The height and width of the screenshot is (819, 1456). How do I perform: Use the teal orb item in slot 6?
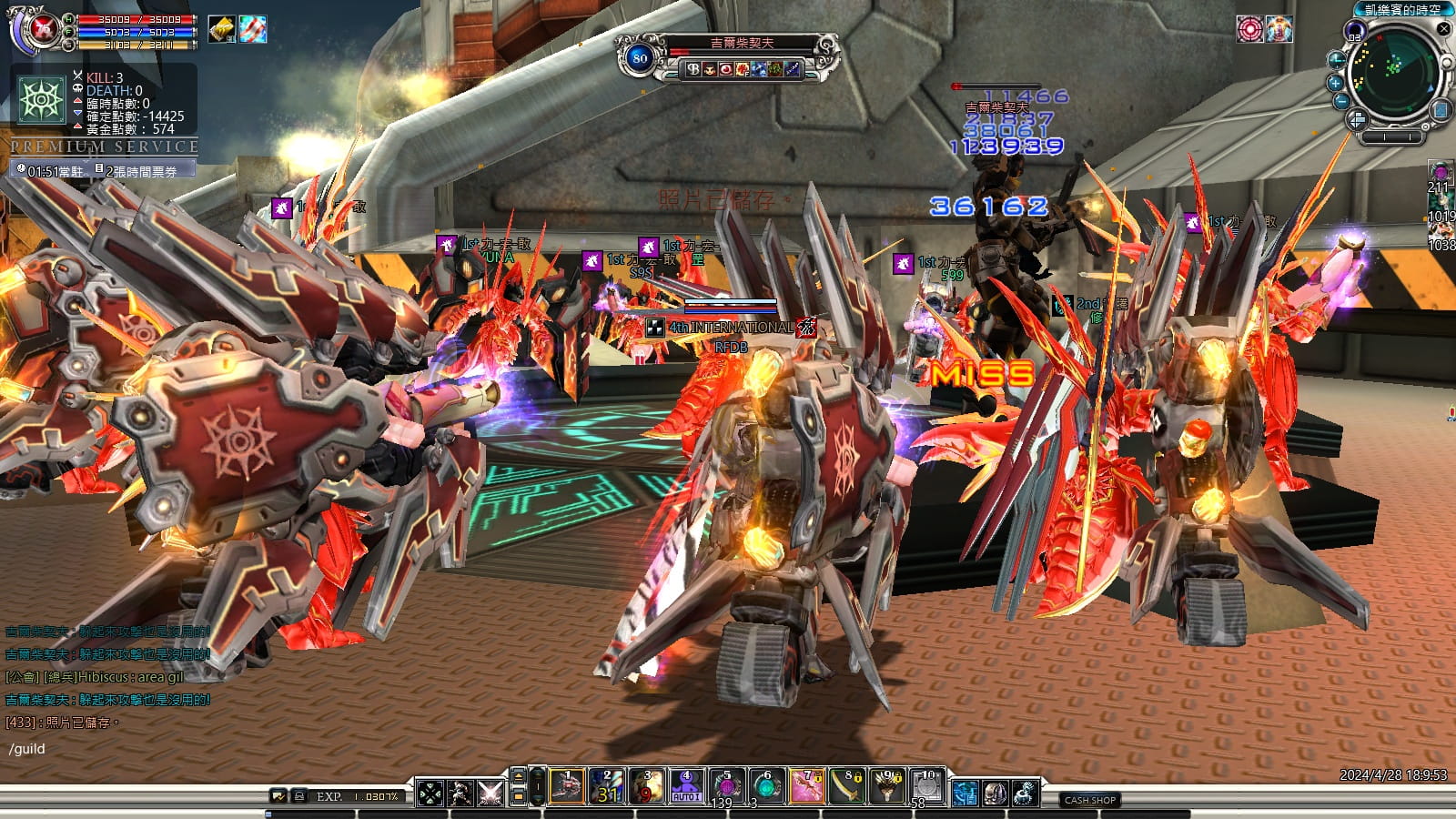pos(766,787)
